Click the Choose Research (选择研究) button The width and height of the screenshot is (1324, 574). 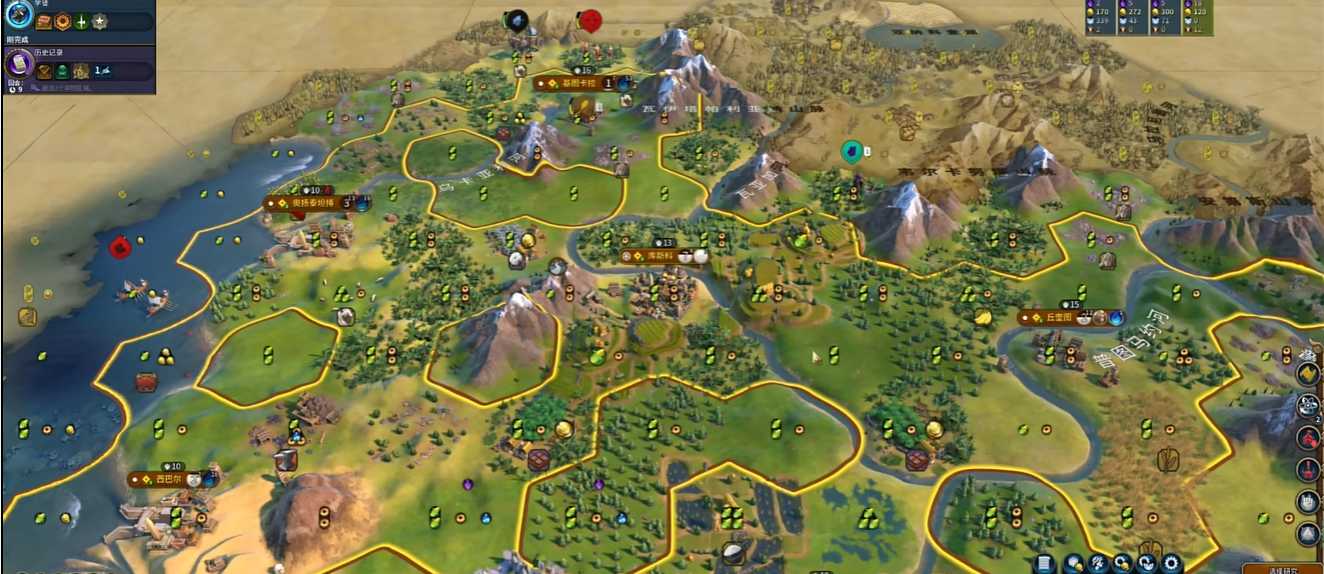(1284, 569)
